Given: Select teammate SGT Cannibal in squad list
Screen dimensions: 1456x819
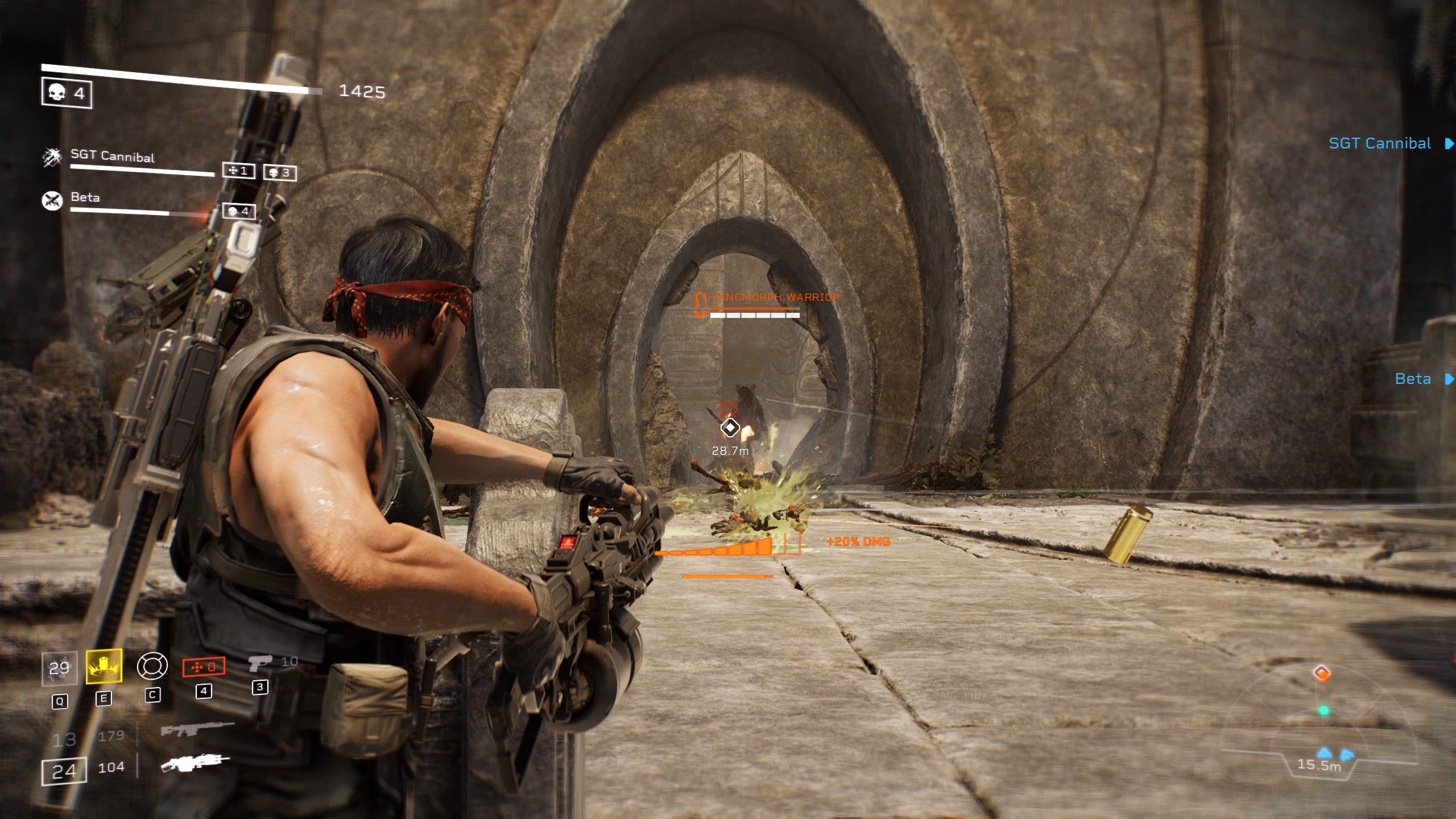Looking at the screenshot, I should point(112,156).
